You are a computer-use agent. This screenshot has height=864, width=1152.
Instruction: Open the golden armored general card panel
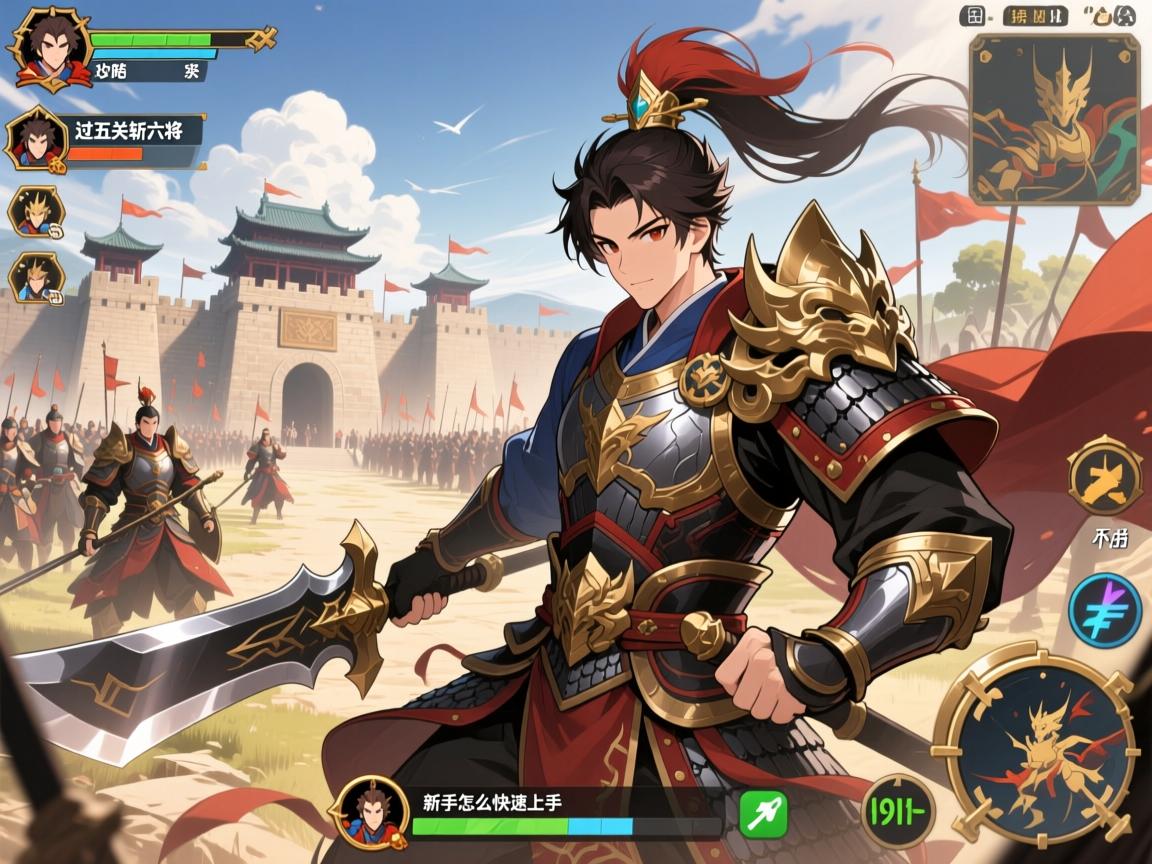tap(1054, 119)
